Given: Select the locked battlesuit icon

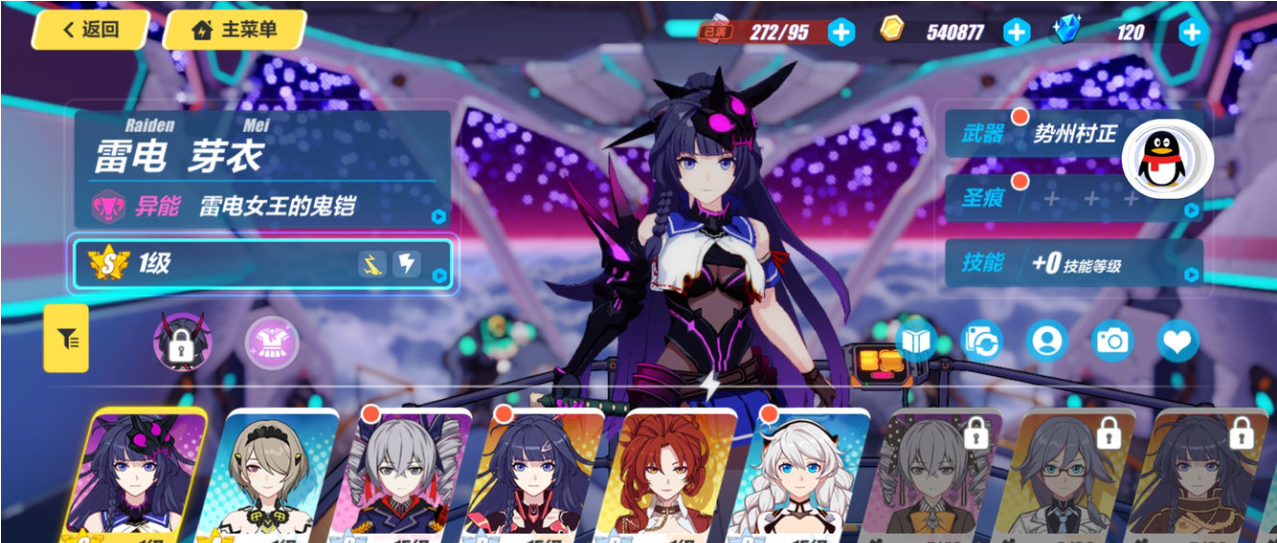Looking at the screenshot, I should 181,341.
